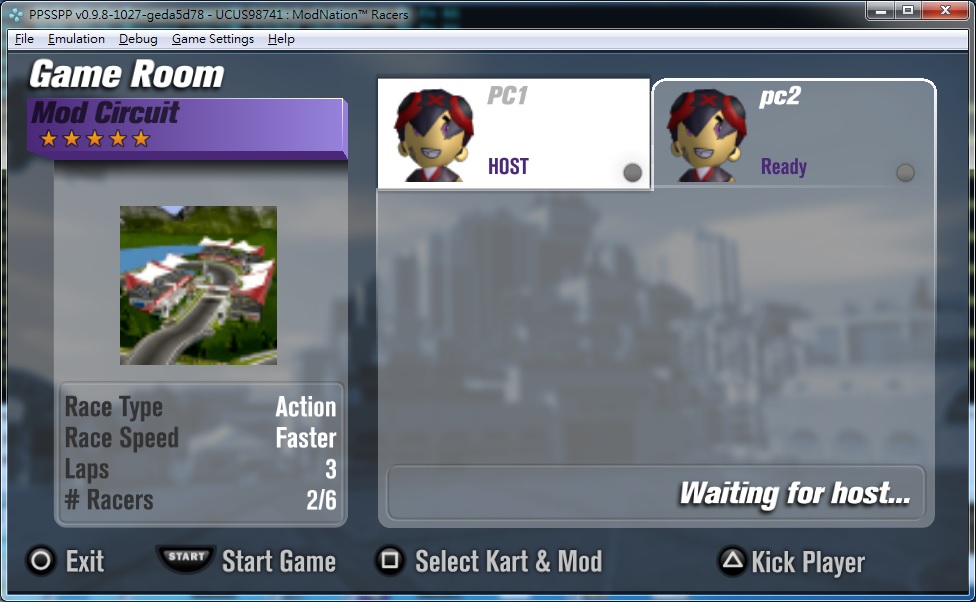
Task: Choose Start Game option
Action: coord(246,561)
